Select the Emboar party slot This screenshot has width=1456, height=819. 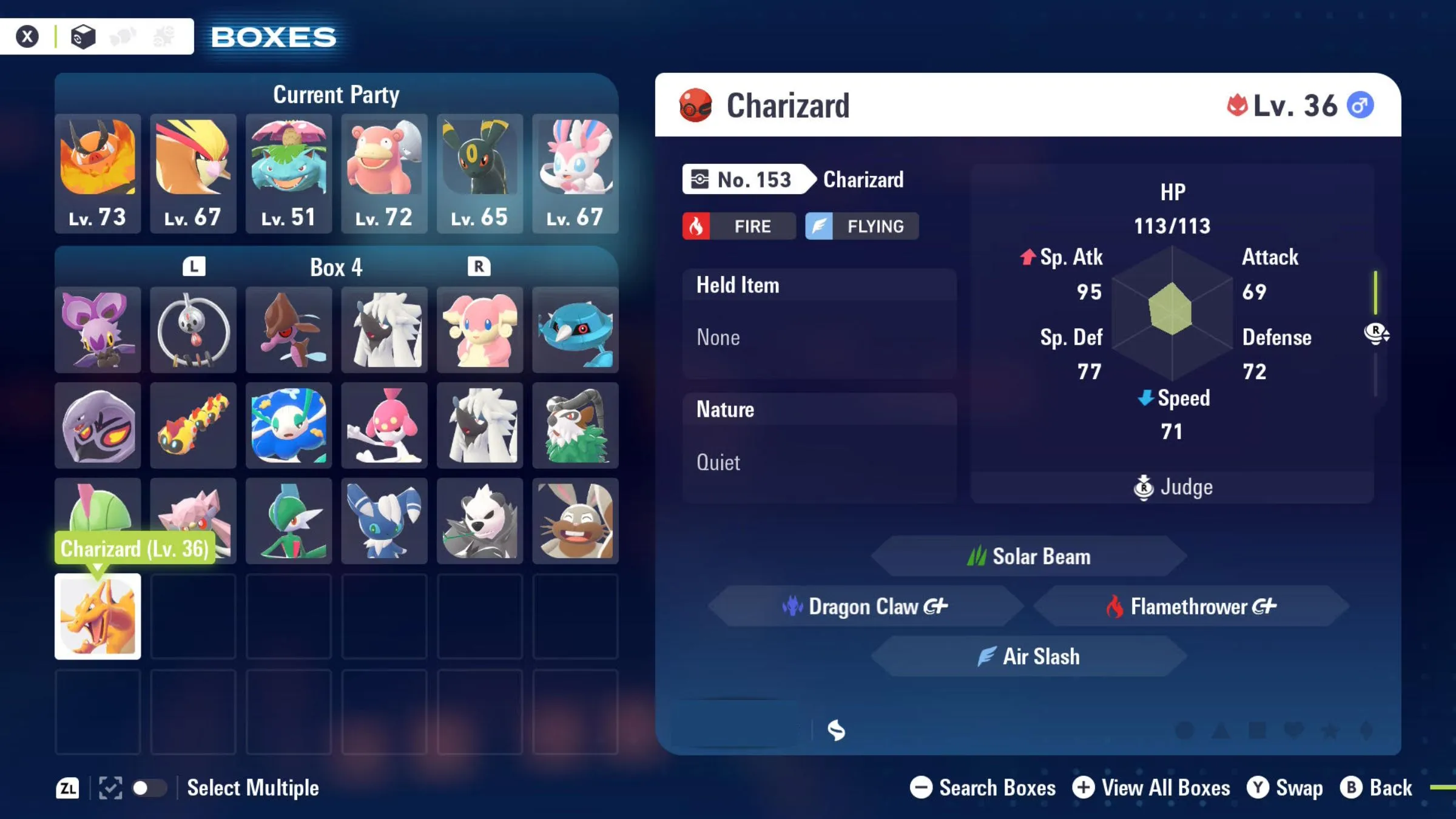coord(98,173)
